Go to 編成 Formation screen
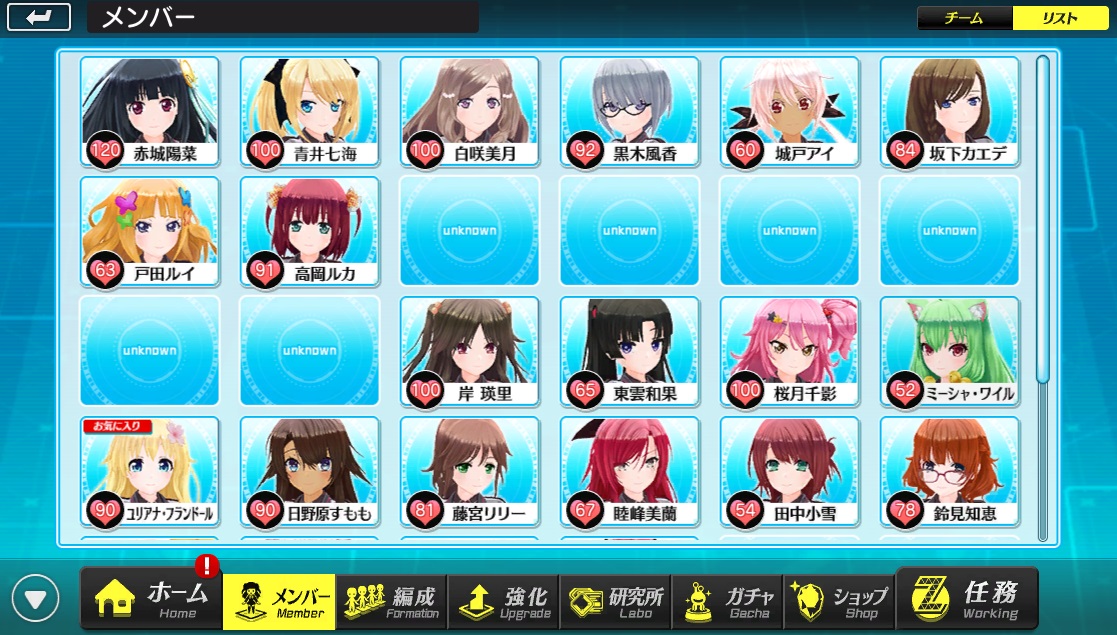 coord(391,599)
